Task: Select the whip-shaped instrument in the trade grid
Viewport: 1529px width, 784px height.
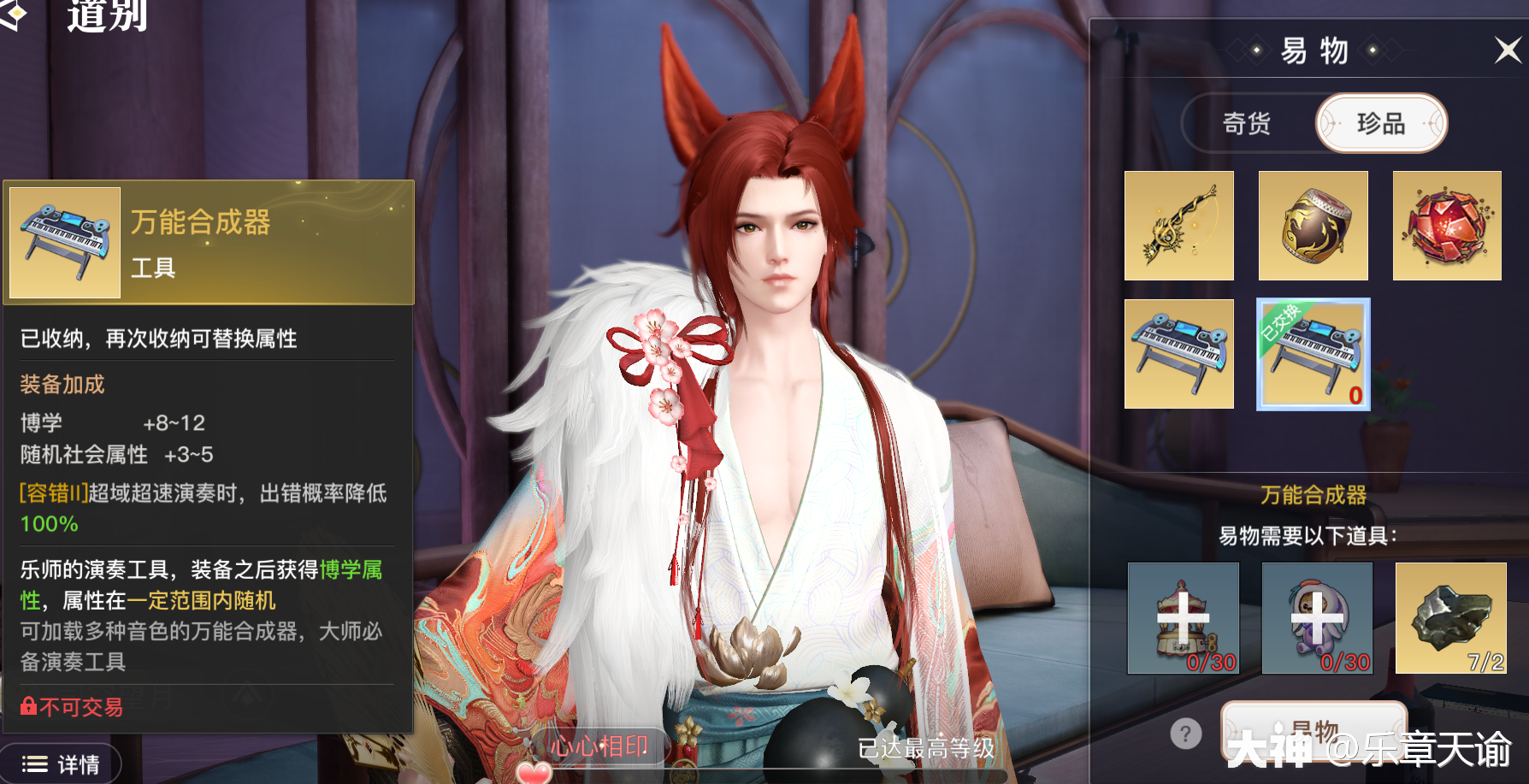Action: tap(1179, 226)
